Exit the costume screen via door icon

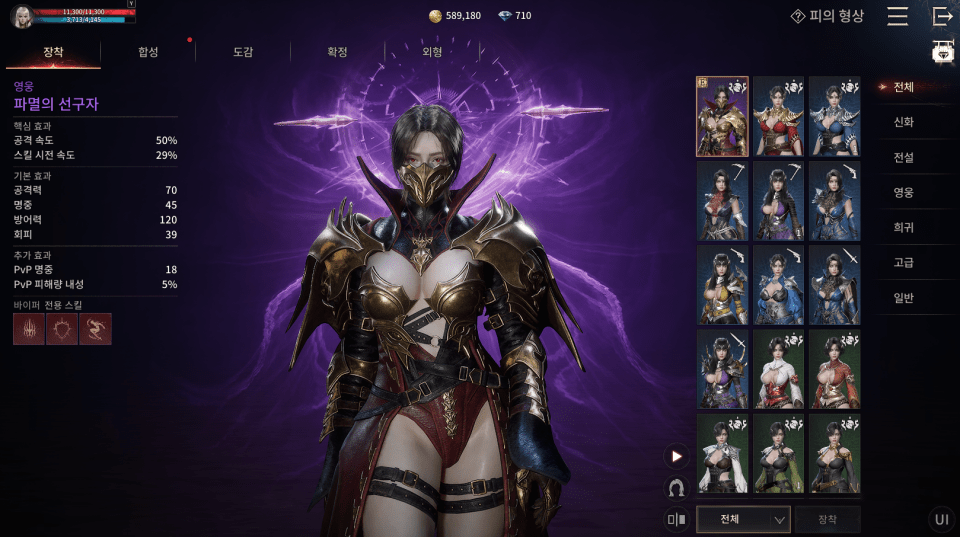[942, 16]
